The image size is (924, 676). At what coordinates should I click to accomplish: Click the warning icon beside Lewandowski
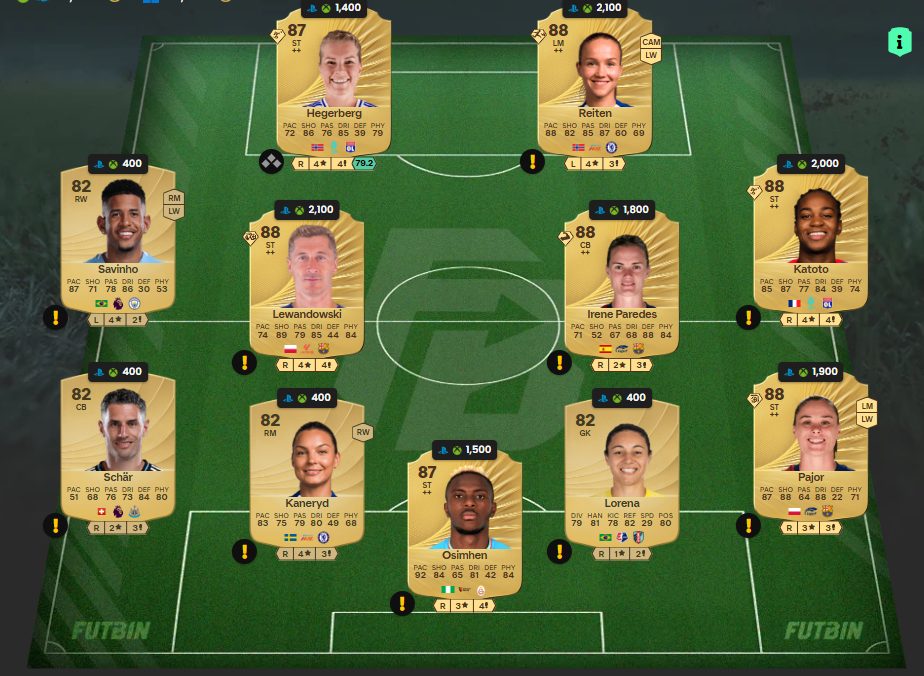click(x=244, y=362)
